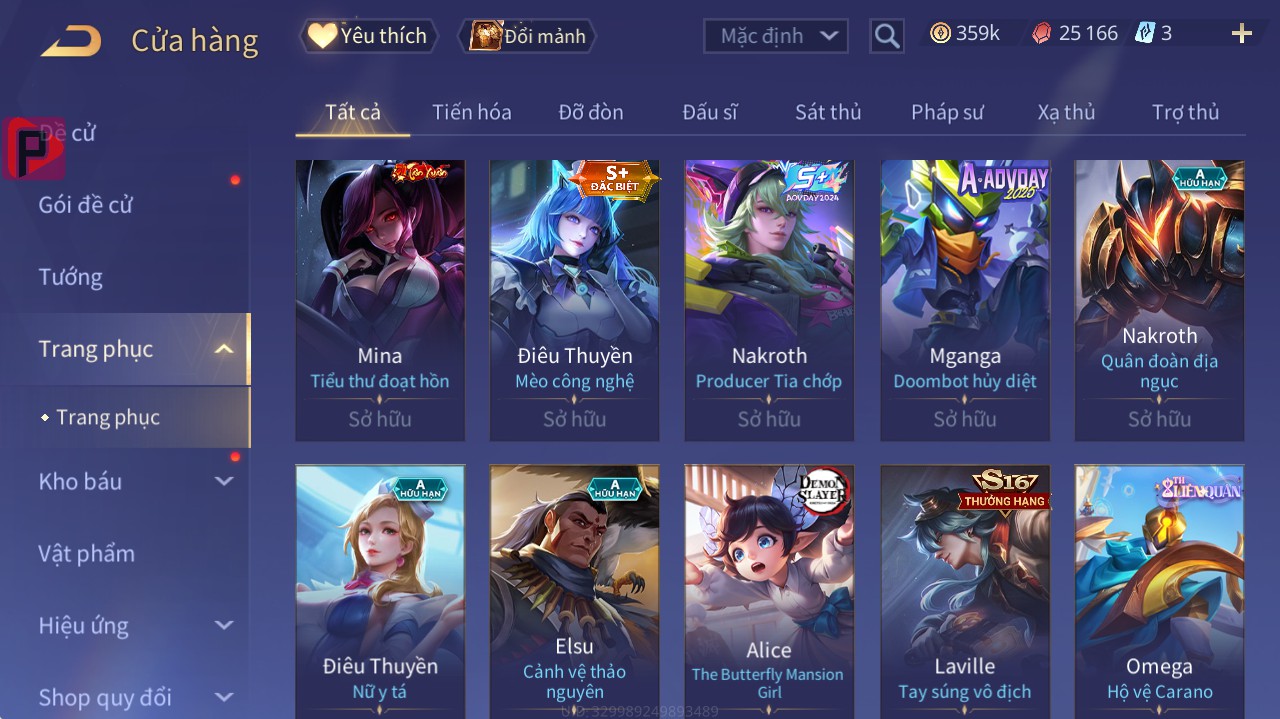Choose the Trợ thủ tab
1280x719 pixels.
point(1185,112)
